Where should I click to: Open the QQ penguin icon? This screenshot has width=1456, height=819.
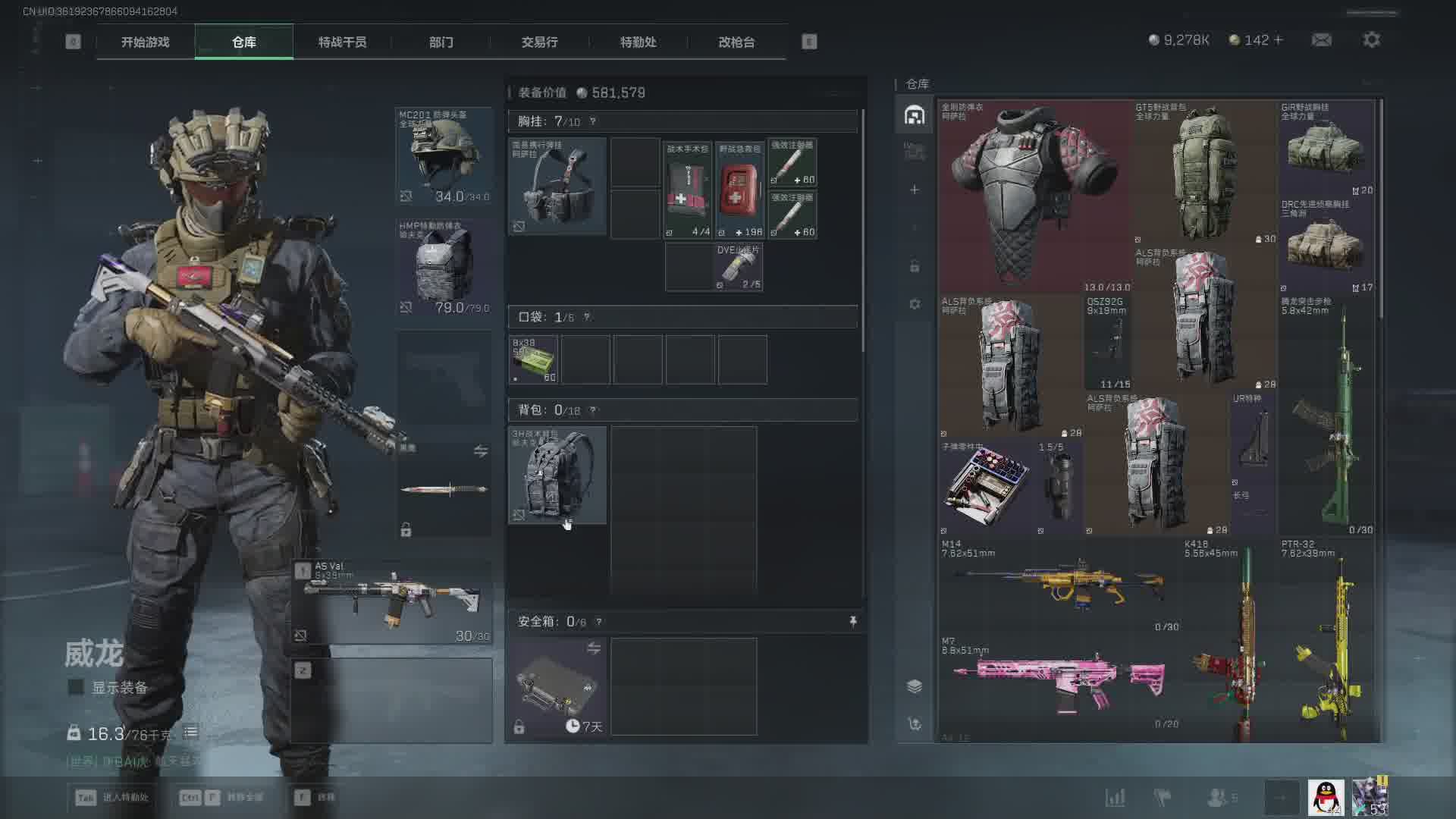coord(1326,798)
